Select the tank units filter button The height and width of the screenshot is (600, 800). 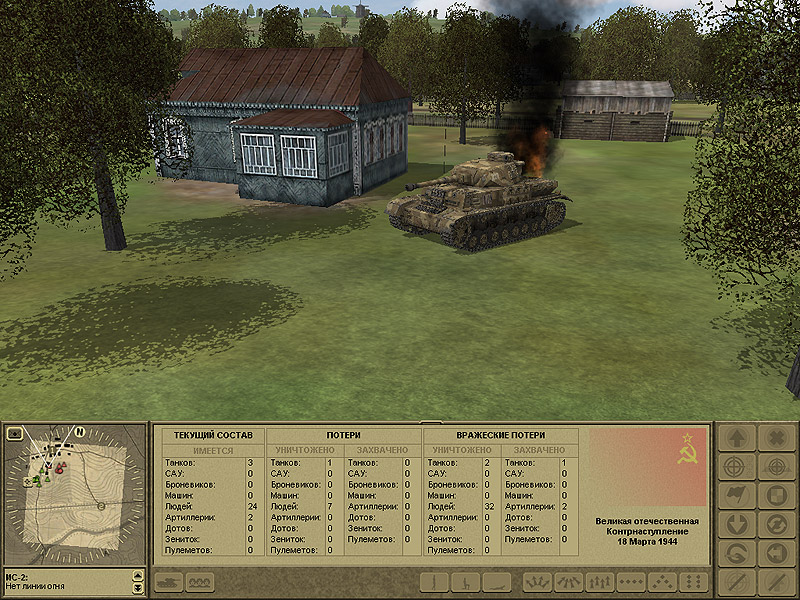[166, 581]
